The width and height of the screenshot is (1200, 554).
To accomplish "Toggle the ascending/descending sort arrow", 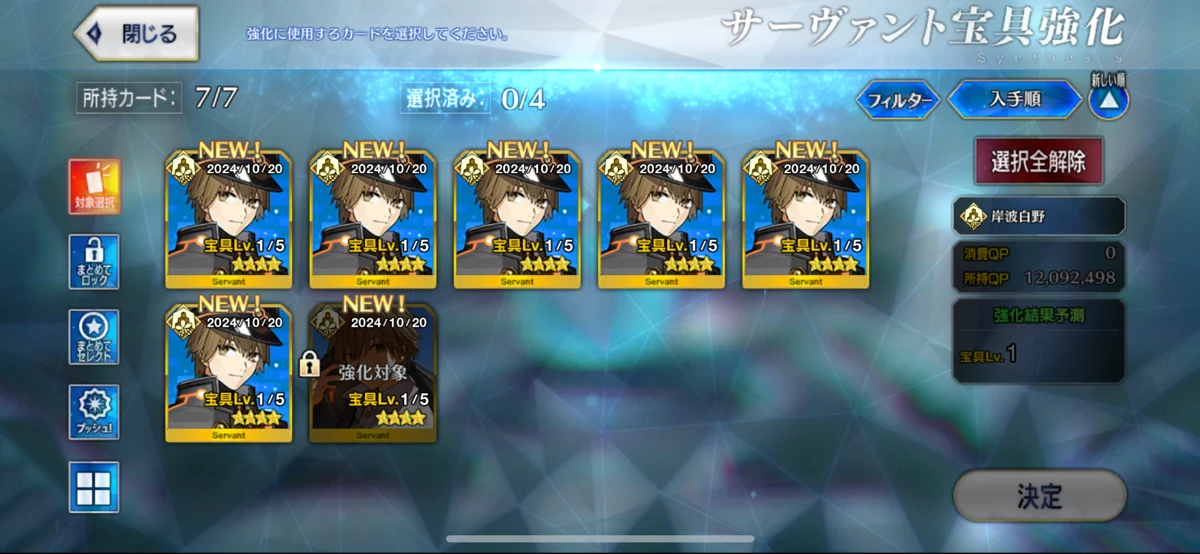I will point(1108,100).
